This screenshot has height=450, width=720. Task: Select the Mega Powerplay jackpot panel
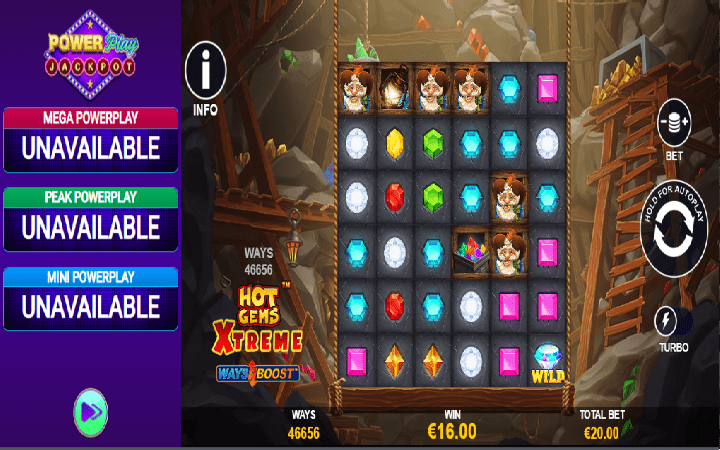click(91, 140)
